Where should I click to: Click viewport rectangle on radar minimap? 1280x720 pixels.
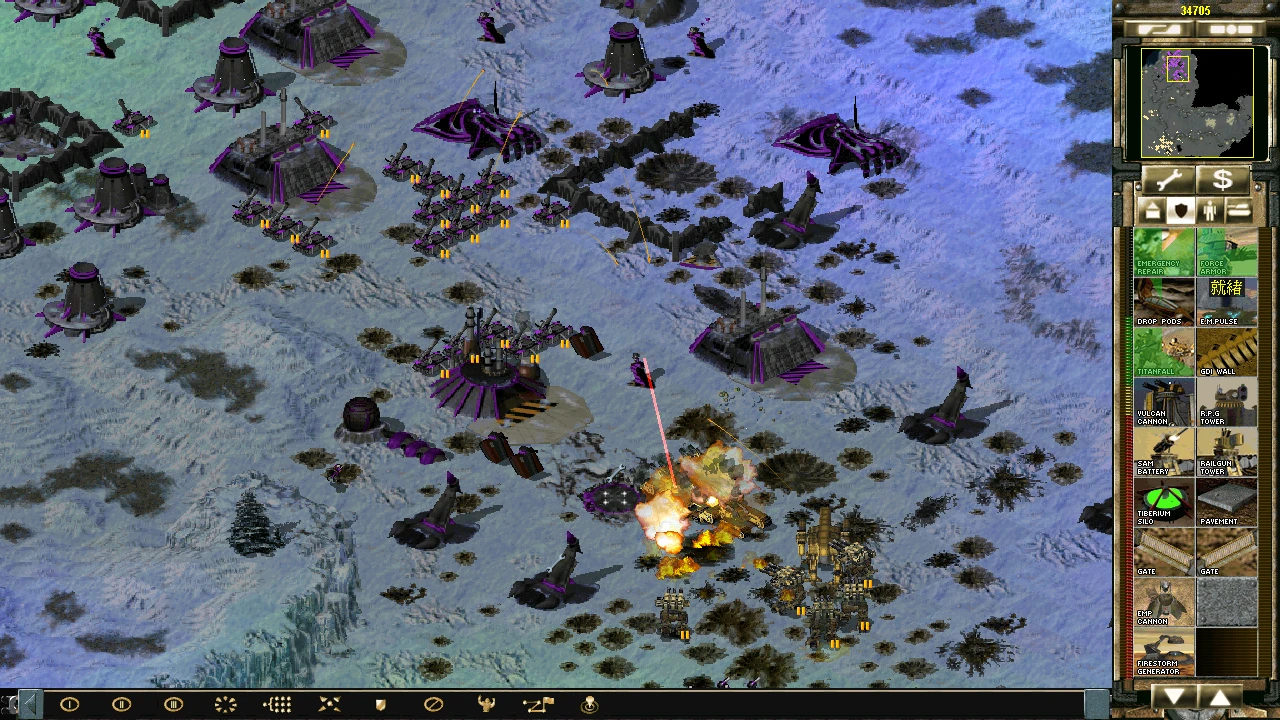pyautogui.click(x=1177, y=68)
